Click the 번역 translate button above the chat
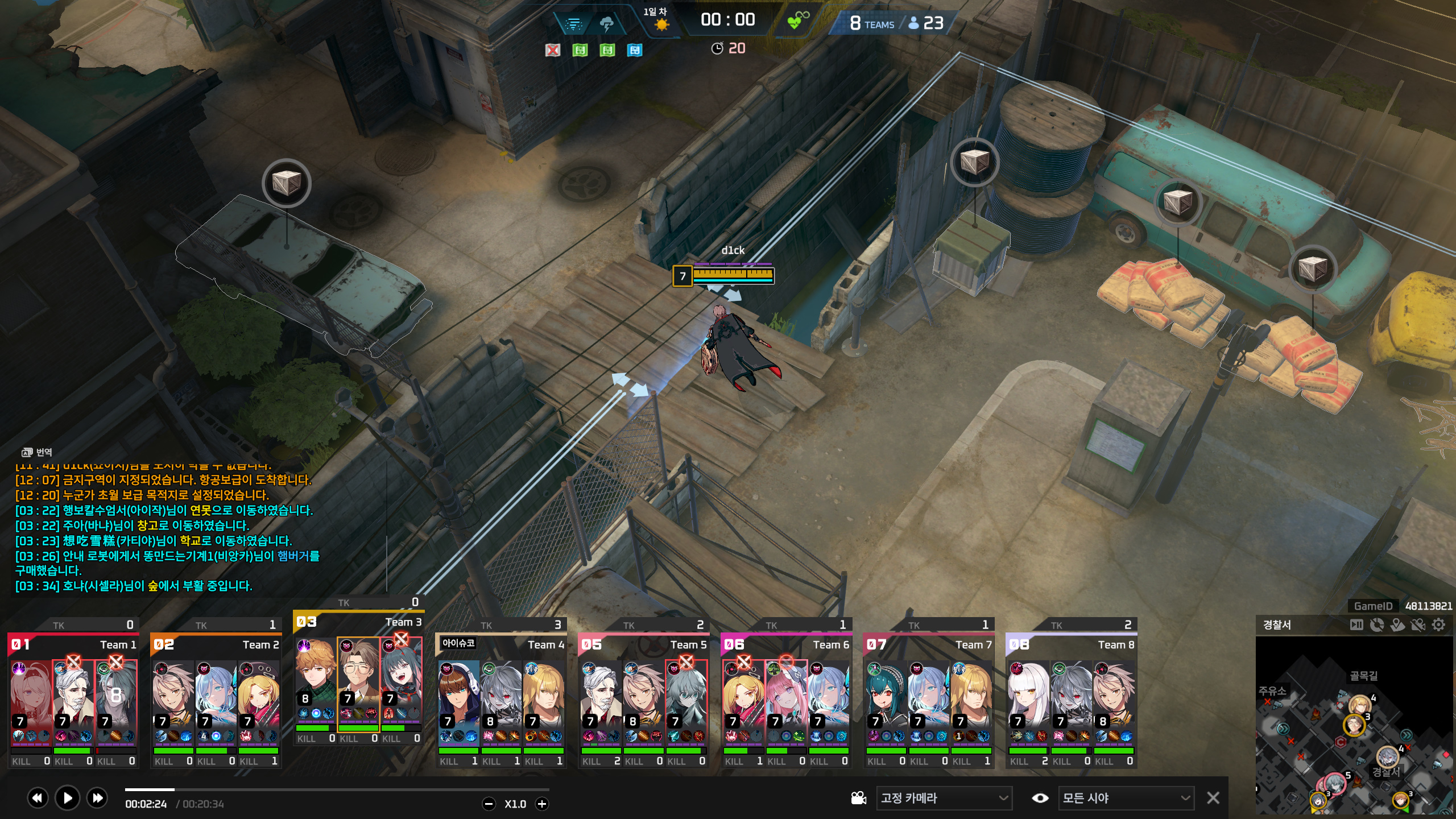This screenshot has height=819, width=1456. (x=38, y=452)
